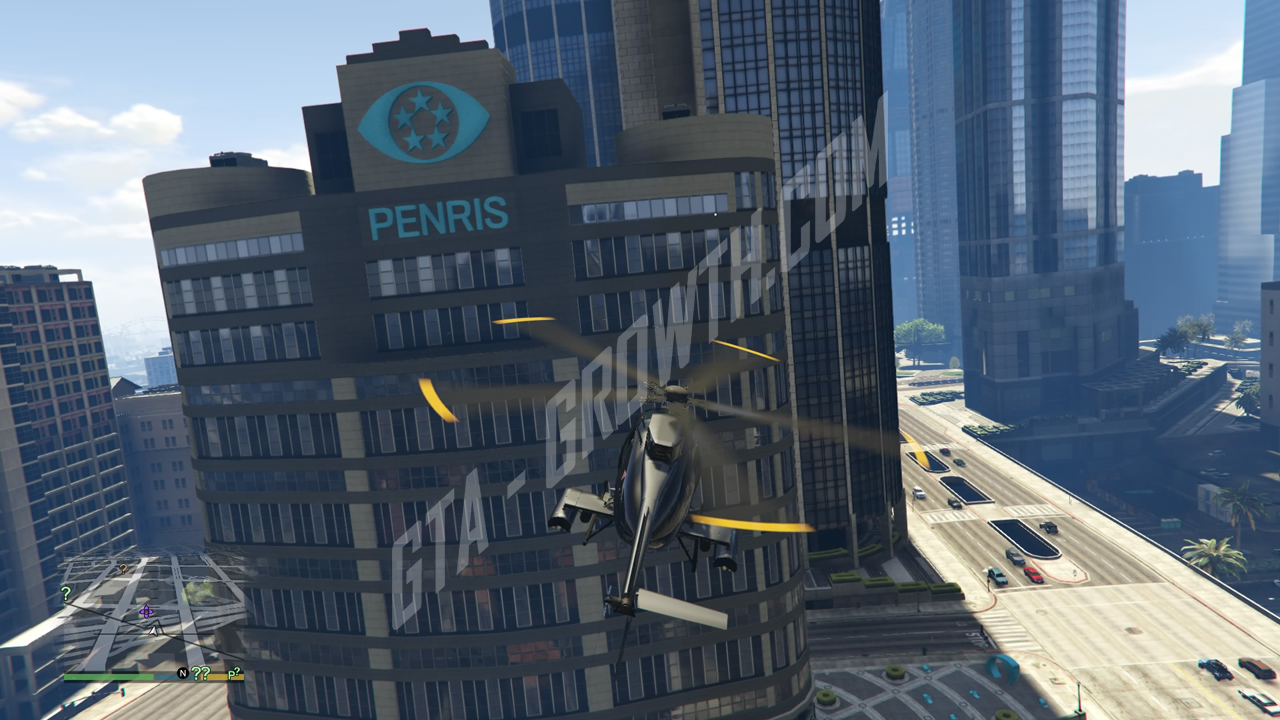Click the black N compass icon
The height and width of the screenshot is (720, 1280).
(182, 673)
